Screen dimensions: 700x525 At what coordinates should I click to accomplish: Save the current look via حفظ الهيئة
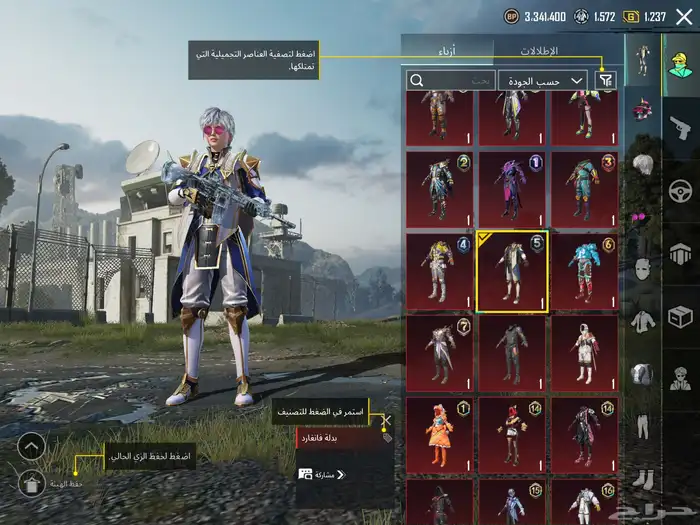click(x=32, y=484)
